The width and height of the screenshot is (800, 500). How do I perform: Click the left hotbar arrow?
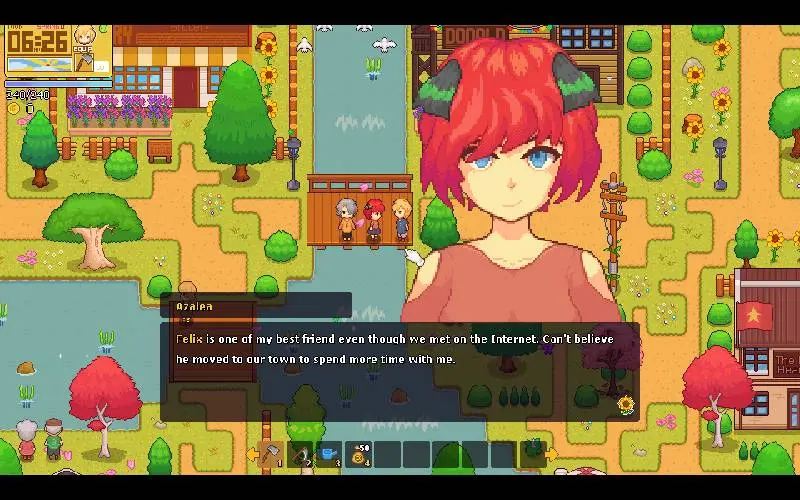pyautogui.click(x=252, y=455)
